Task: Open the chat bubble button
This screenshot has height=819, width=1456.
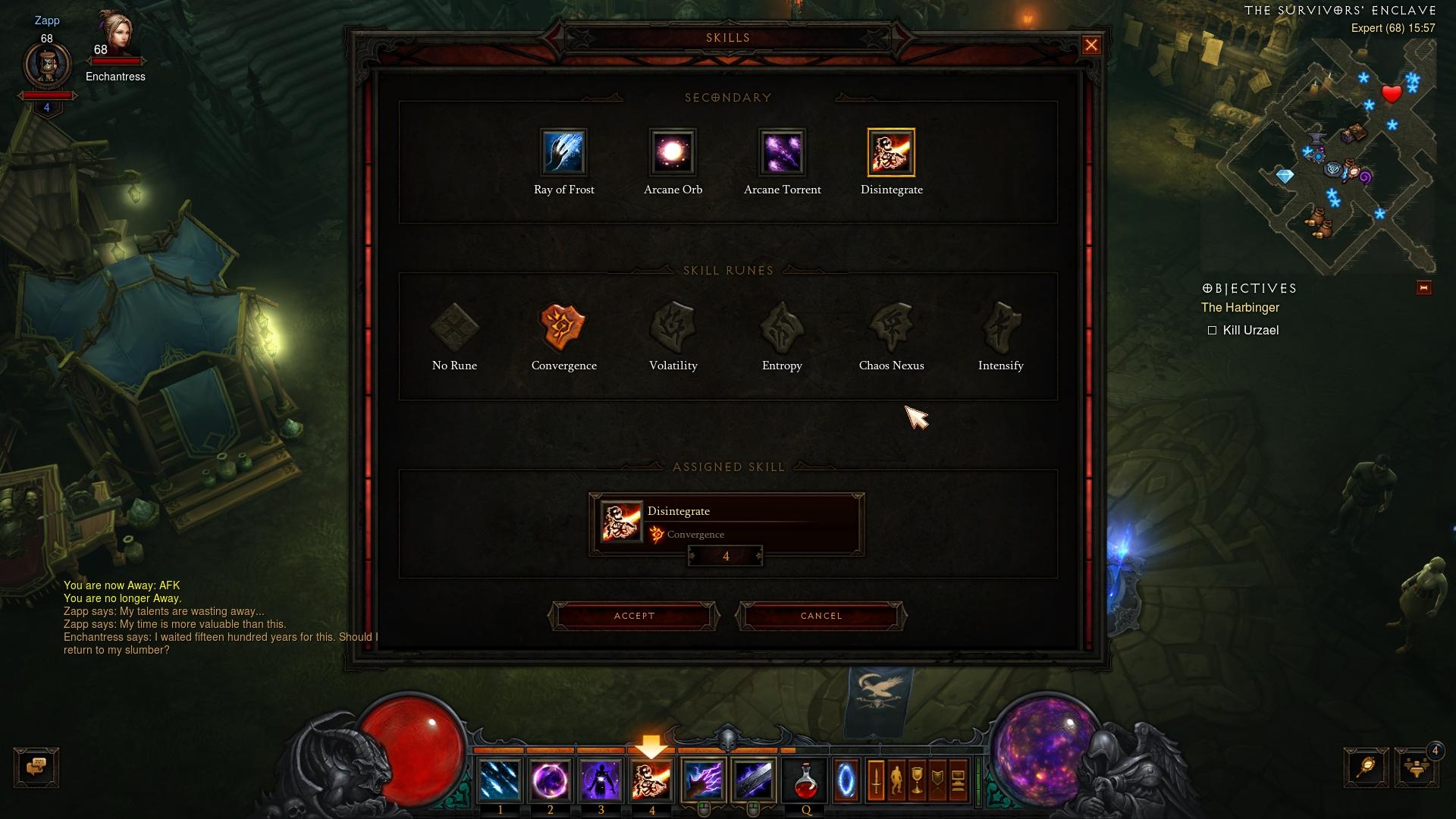Action: click(36, 767)
